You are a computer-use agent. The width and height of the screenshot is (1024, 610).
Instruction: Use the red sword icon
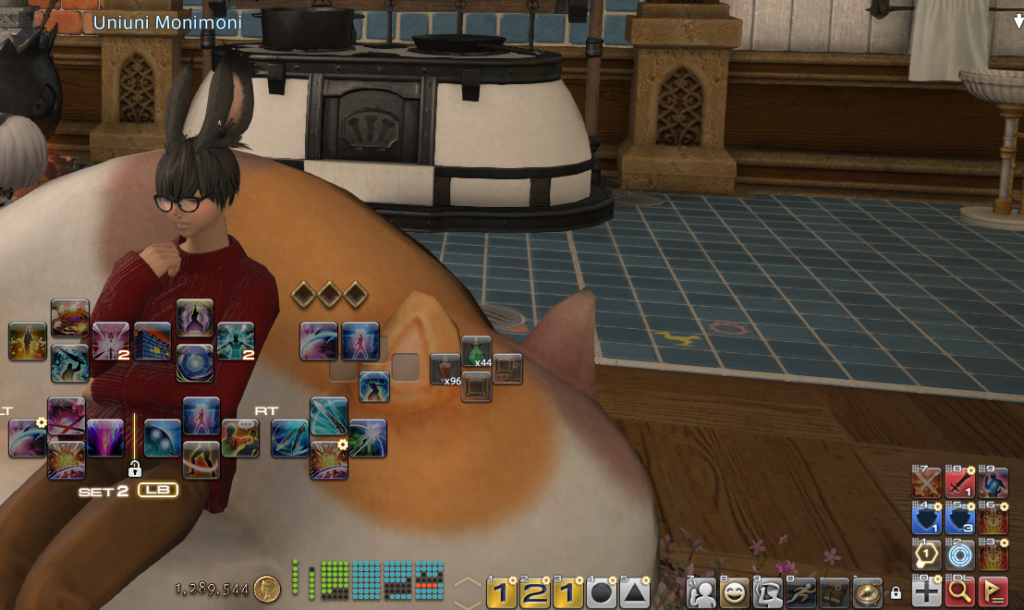click(960, 484)
